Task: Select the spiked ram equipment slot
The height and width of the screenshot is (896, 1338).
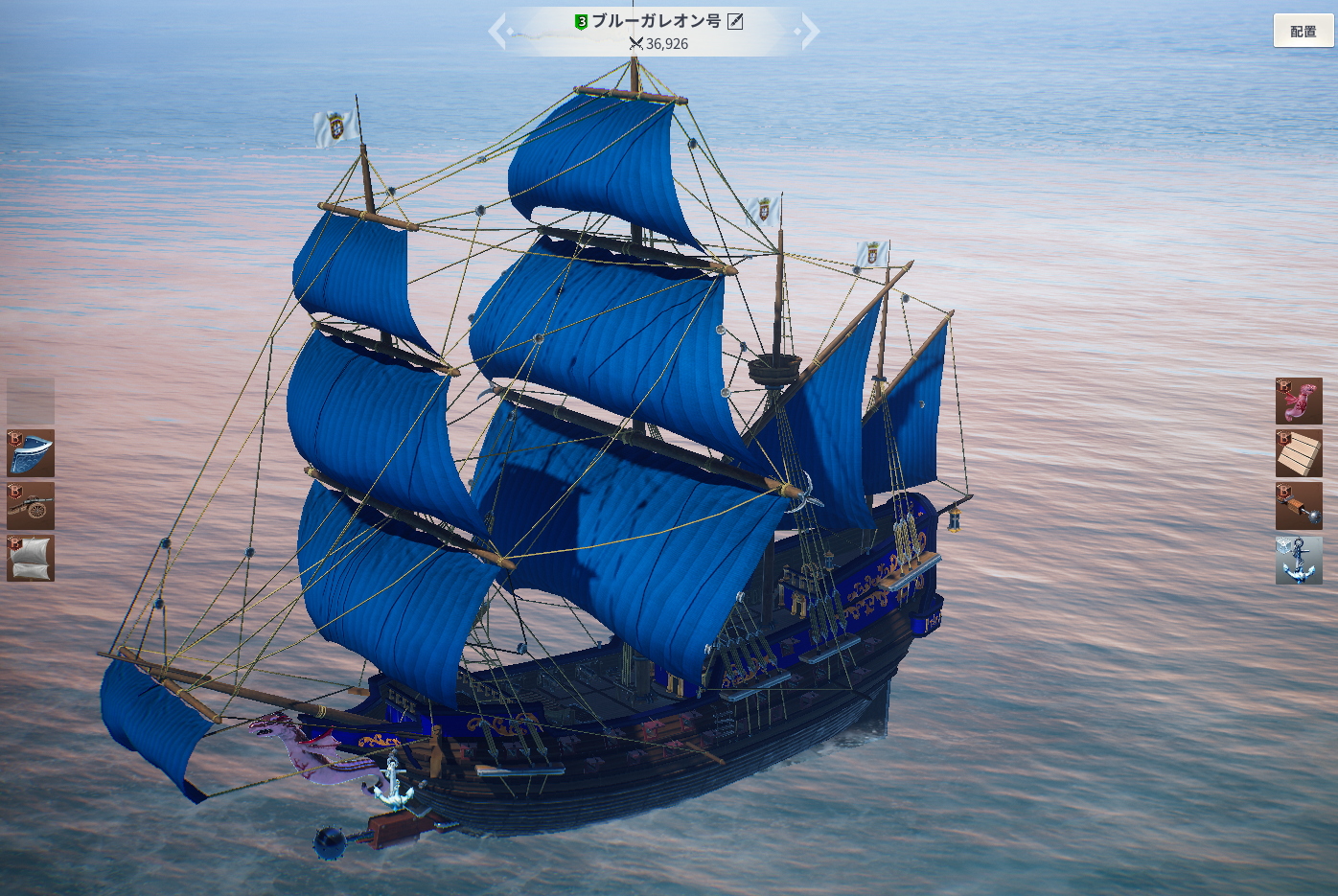Action: pos(1299,506)
